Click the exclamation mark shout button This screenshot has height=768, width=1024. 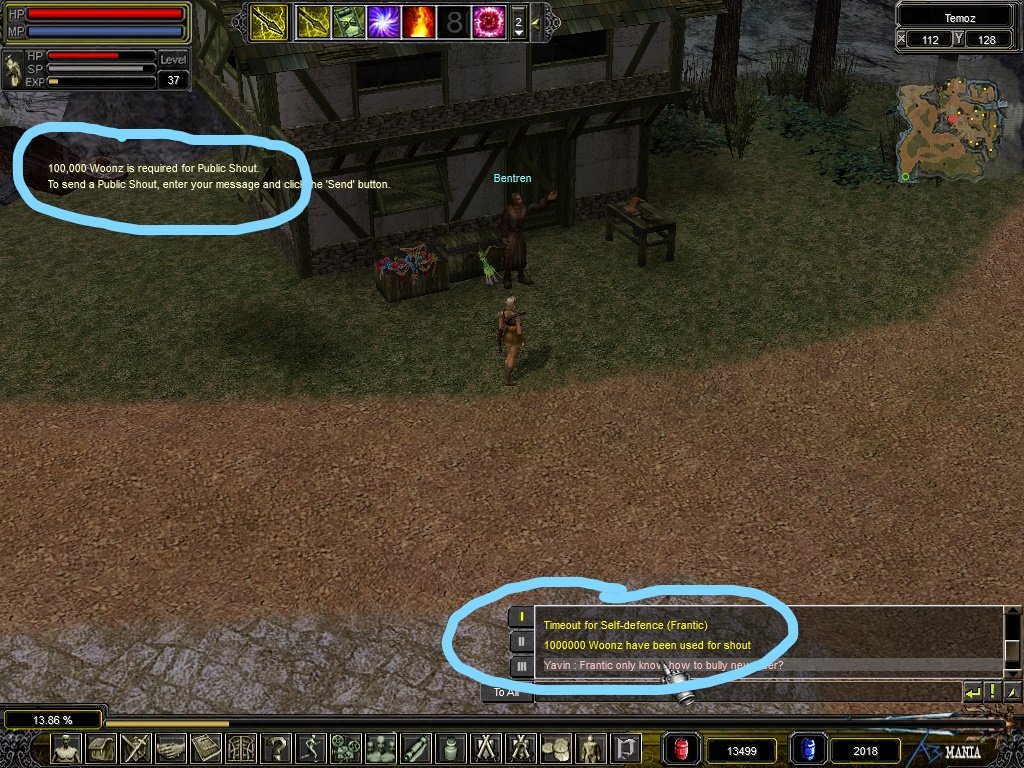(992, 691)
